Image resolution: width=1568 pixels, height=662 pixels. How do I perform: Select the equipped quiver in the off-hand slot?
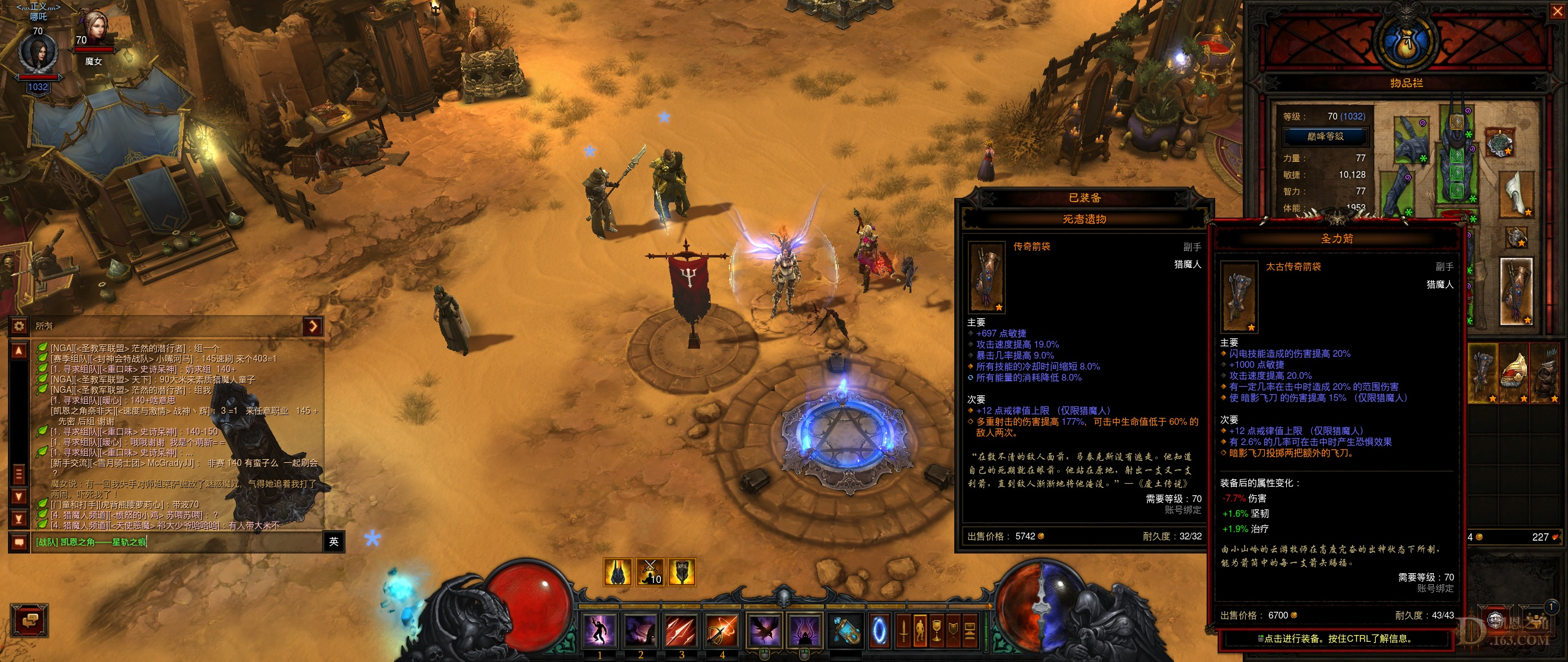pyautogui.click(x=1516, y=292)
